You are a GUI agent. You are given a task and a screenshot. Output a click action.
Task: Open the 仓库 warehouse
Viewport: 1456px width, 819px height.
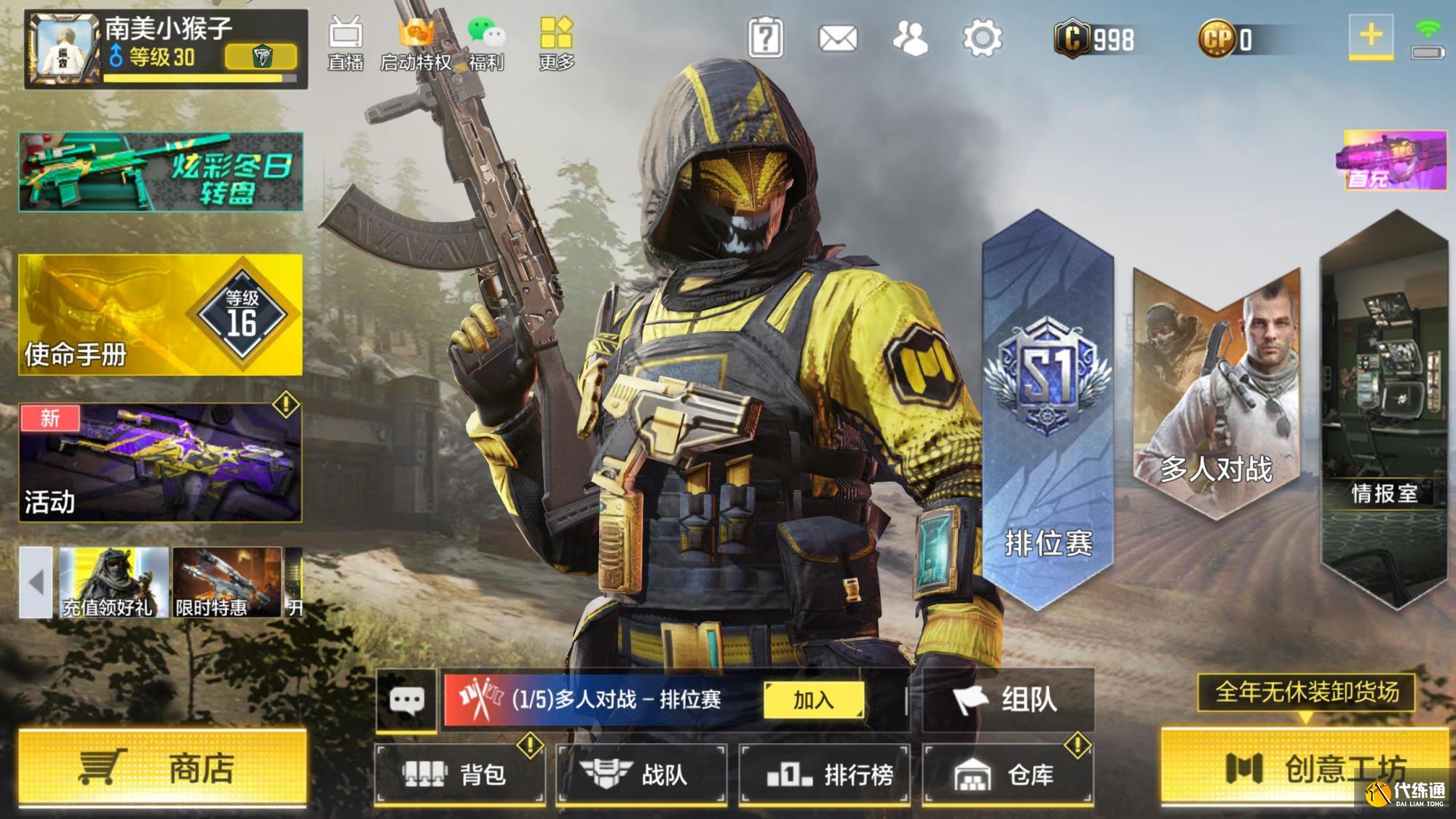(x=1007, y=774)
